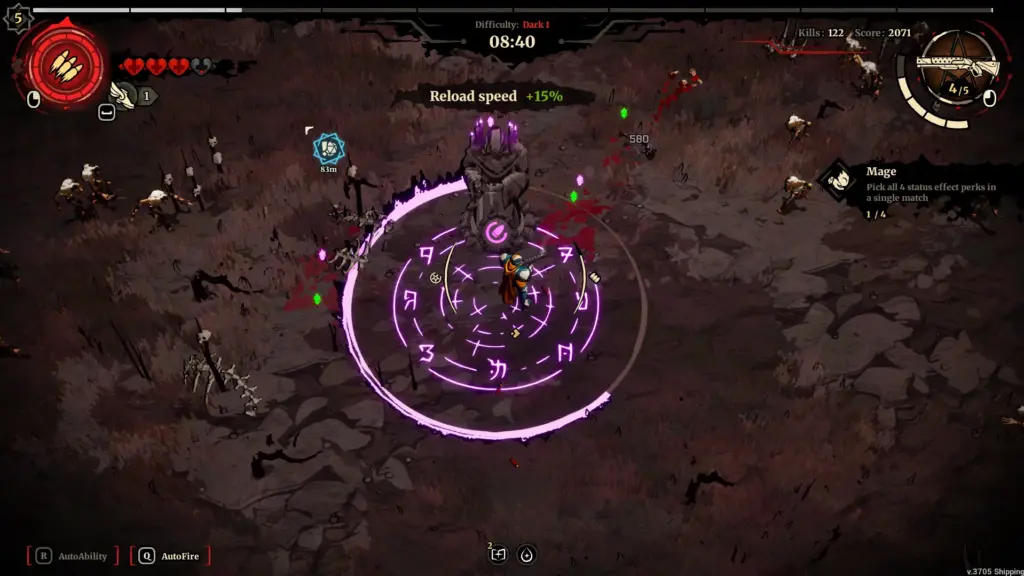The width and height of the screenshot is (1024, 576).
Task: Click the level 5 badge
Action: pos(19,17)
